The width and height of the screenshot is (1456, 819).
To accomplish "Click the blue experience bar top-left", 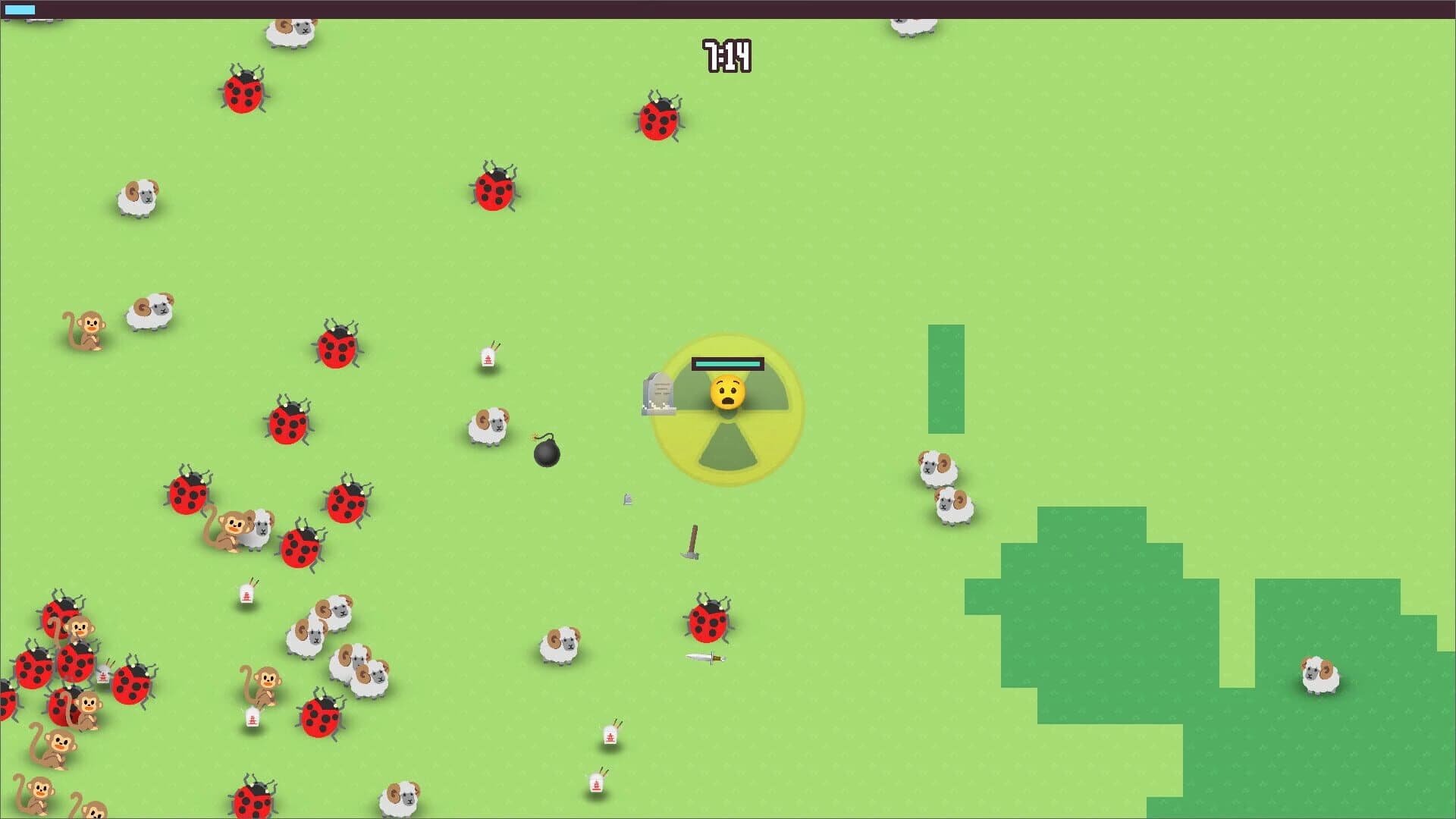I will (19, 9).
